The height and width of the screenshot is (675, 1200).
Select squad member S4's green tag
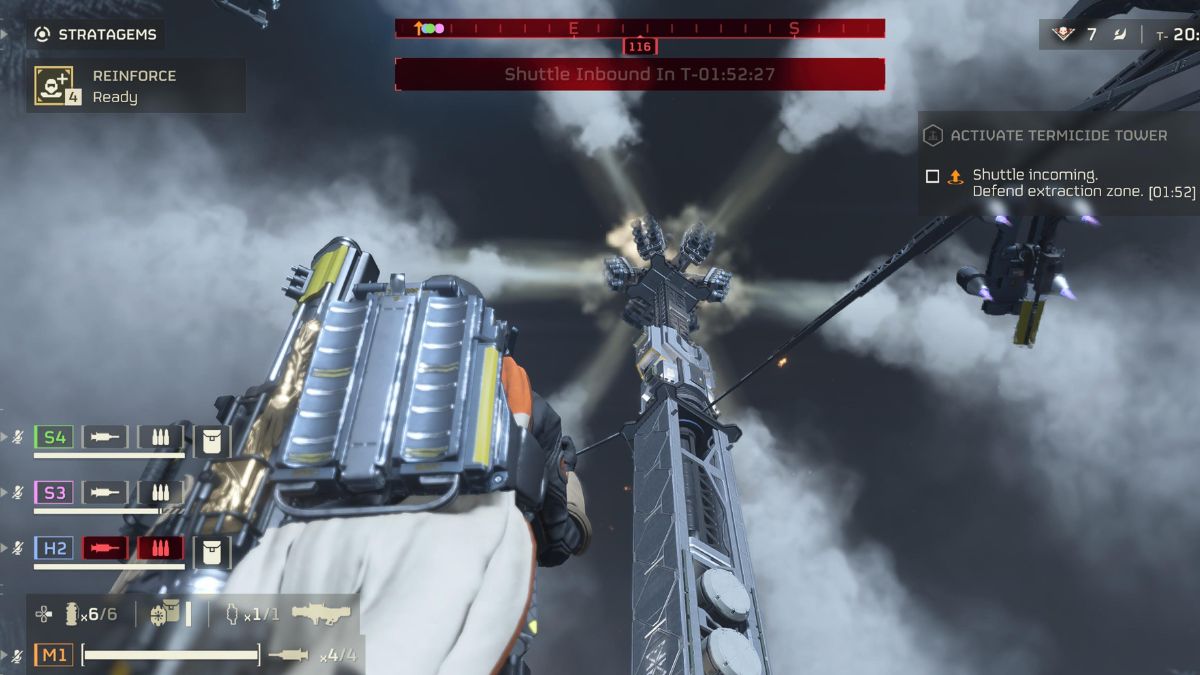54,437
